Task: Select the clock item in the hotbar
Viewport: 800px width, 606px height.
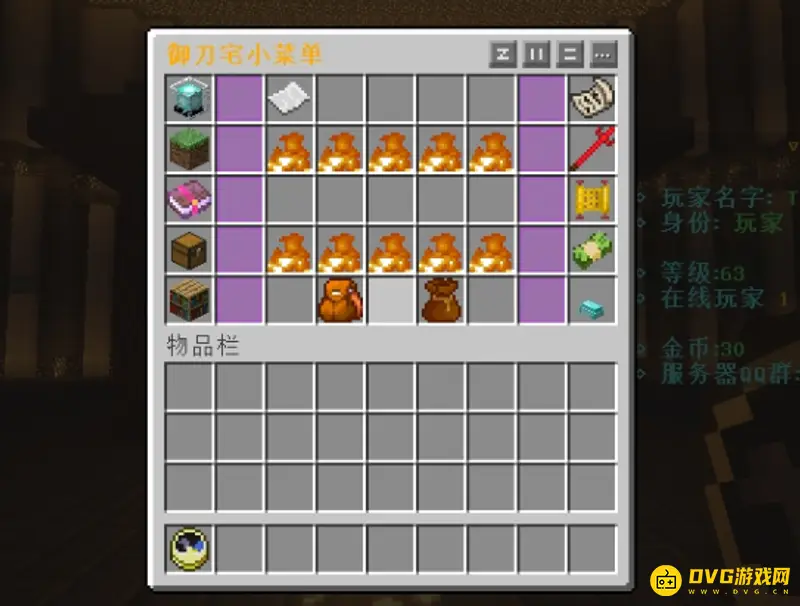Action: [189, 549]
